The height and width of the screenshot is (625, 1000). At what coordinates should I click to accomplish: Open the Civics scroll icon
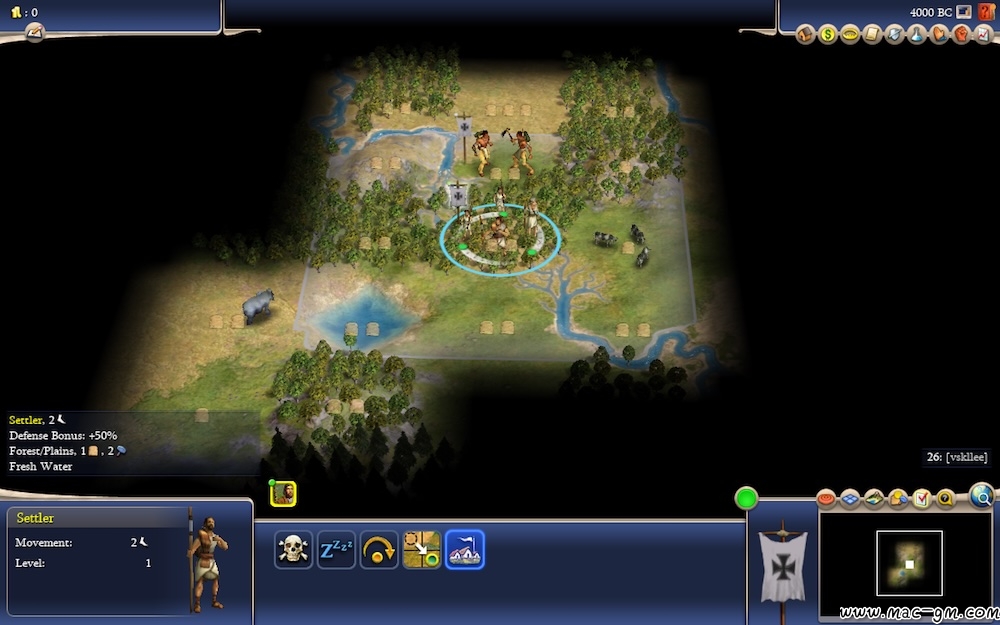pos(872,35)
